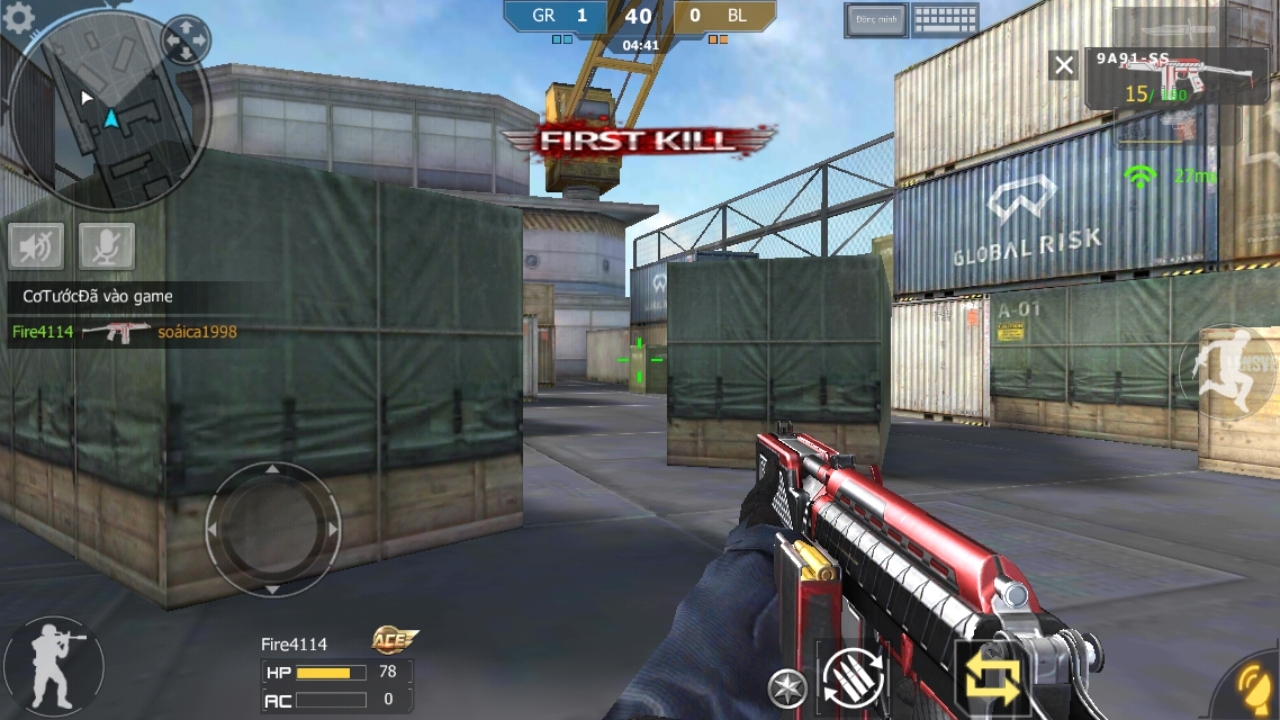Click the gold ACE badge

[x=394, y=640]
